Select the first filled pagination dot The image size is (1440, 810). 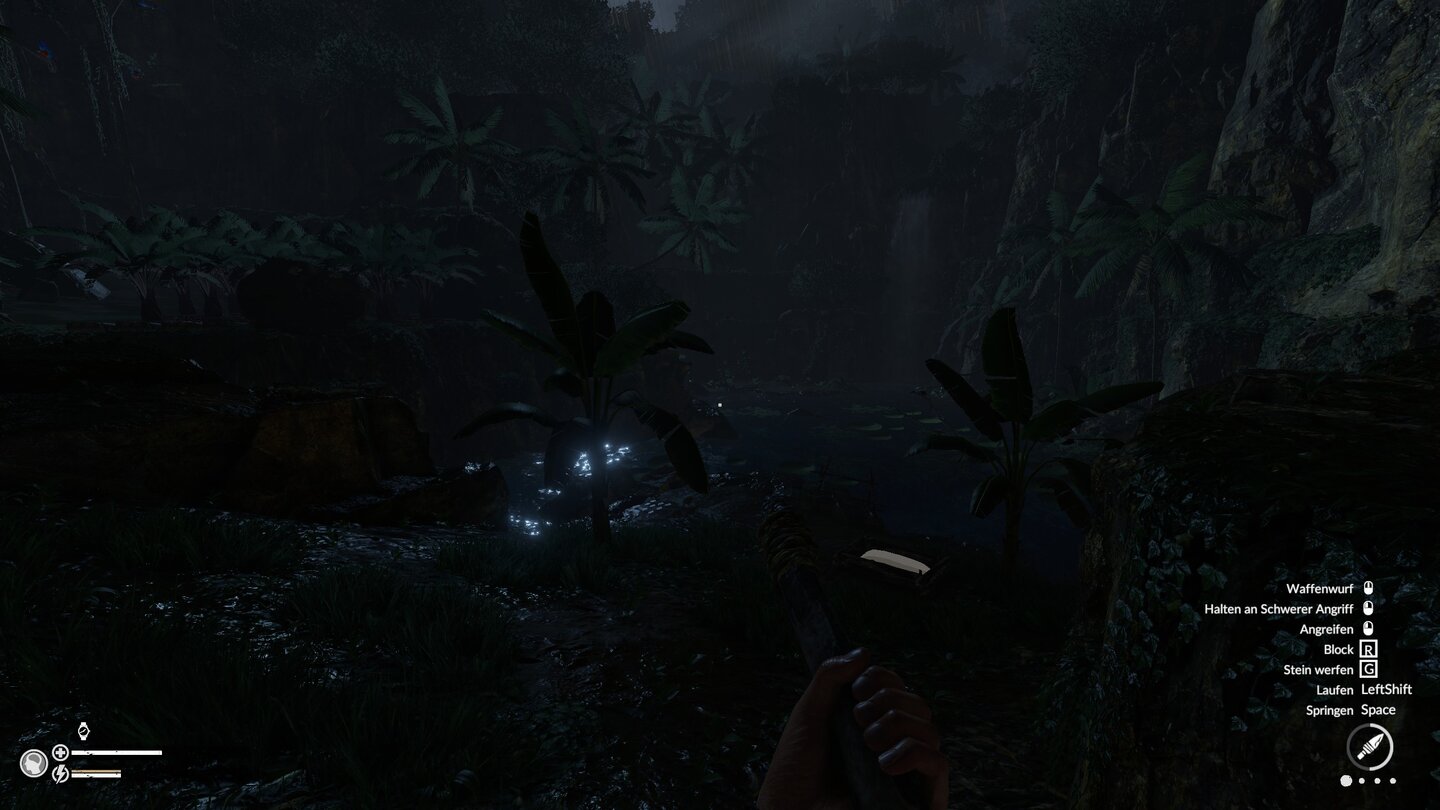point(1346,781)
